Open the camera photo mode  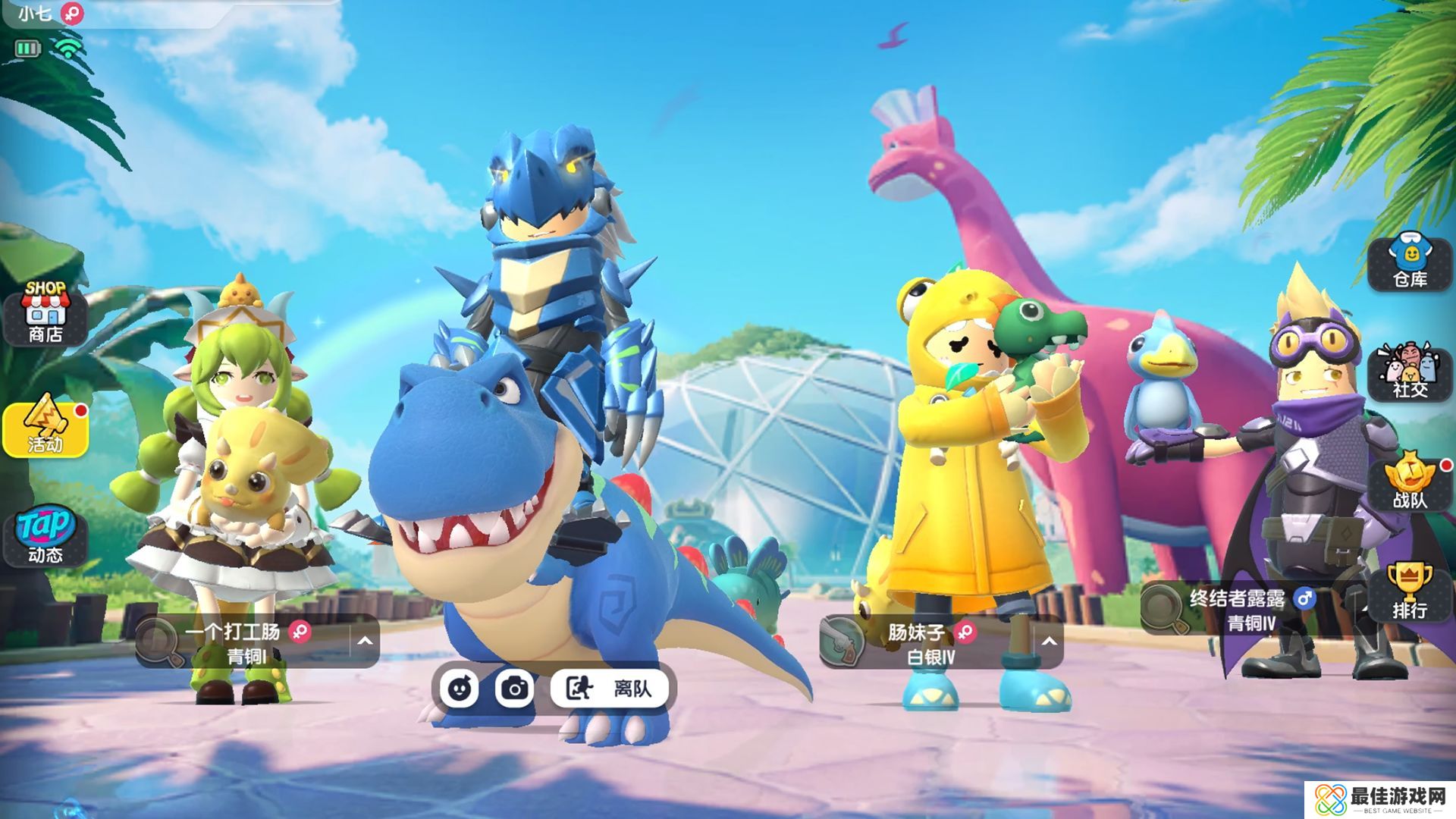point(515,689)
